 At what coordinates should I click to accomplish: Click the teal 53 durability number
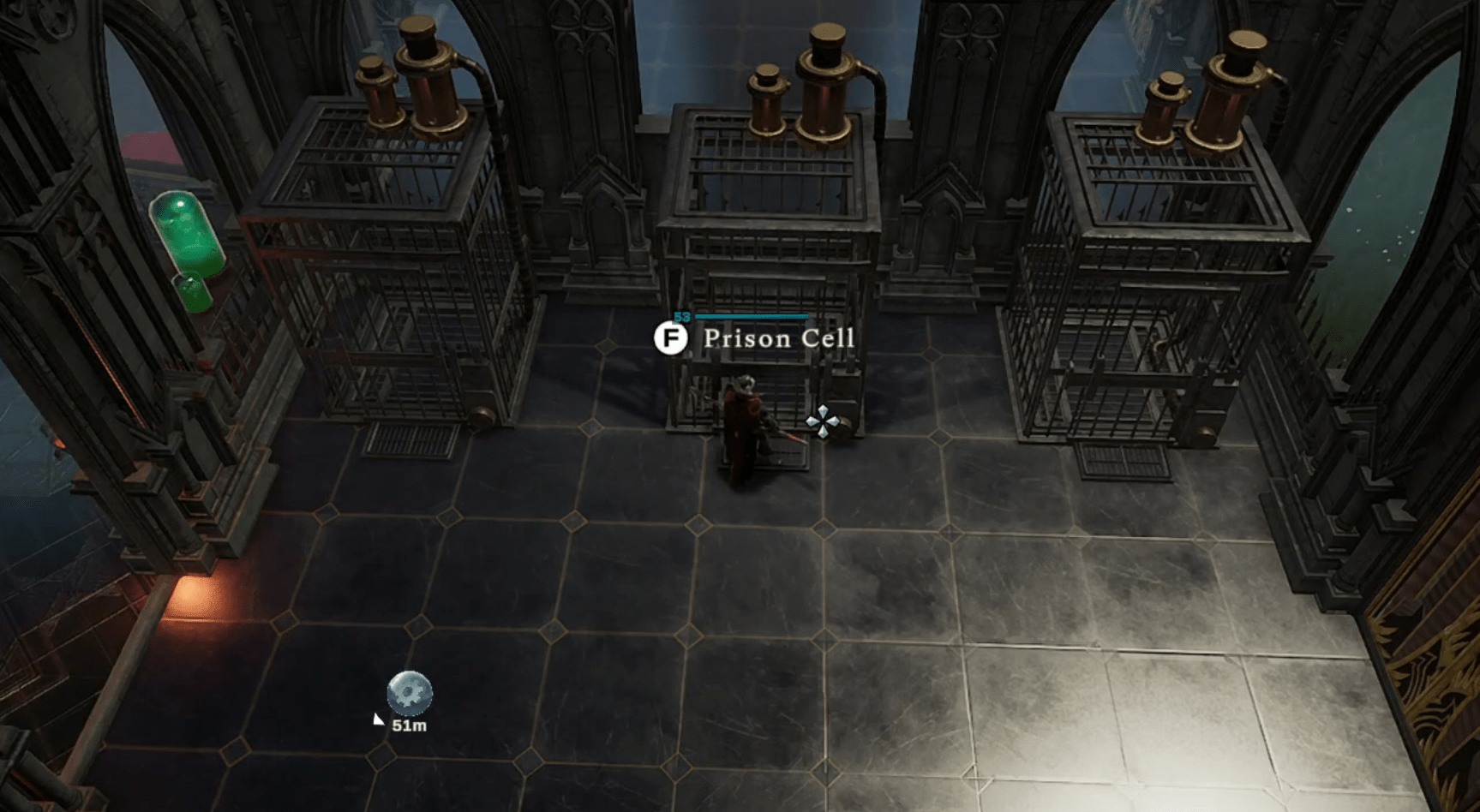[681, 315]
